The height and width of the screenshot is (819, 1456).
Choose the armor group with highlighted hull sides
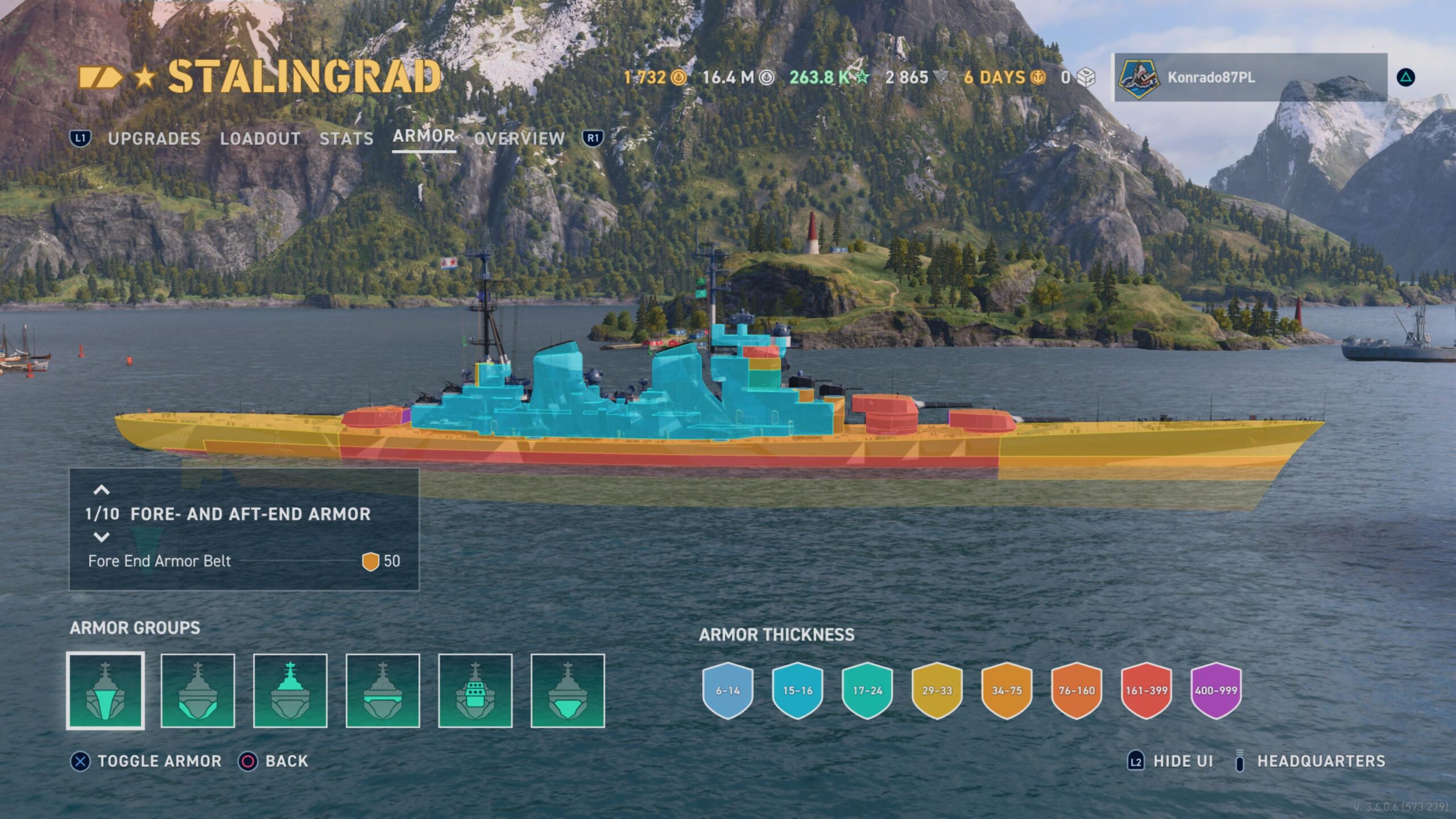pyautogui.click(x=198, y=690)
